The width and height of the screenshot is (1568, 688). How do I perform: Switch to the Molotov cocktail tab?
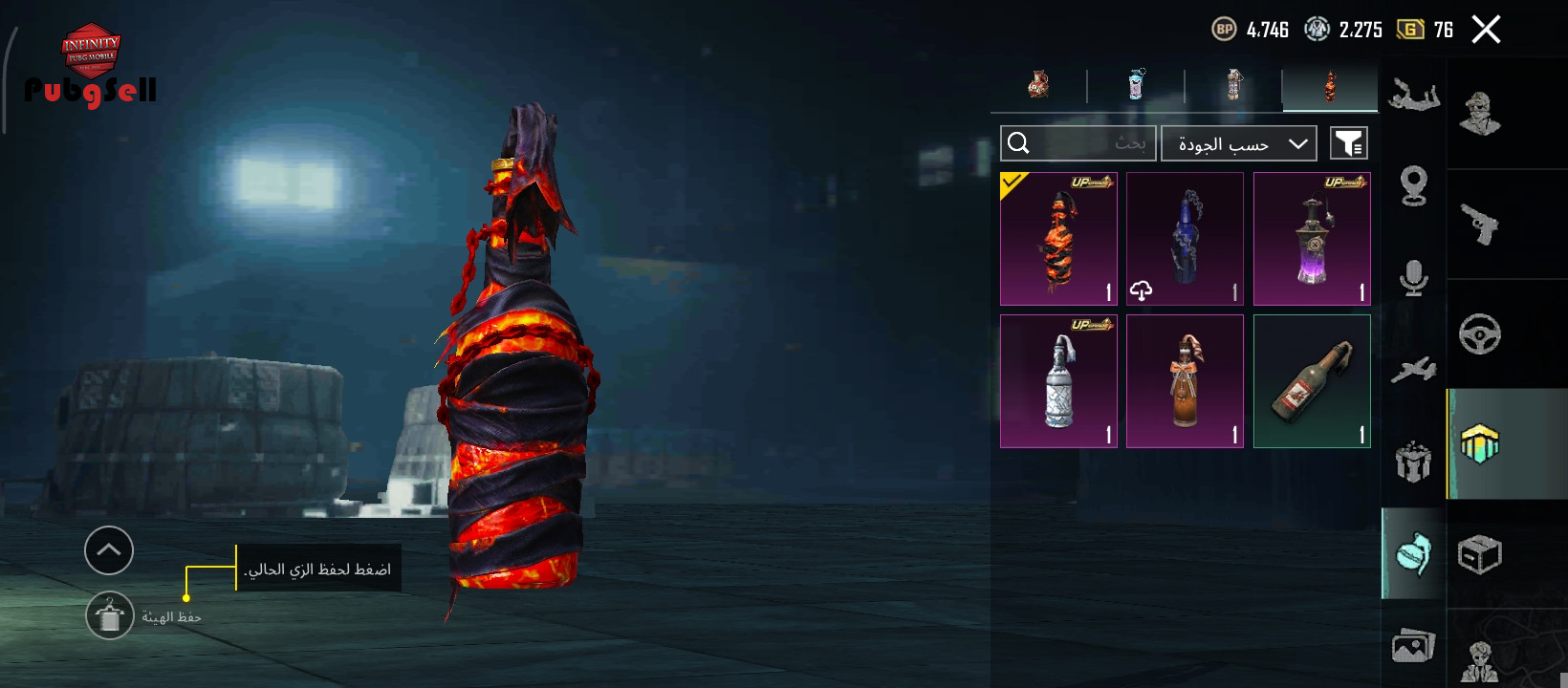coord(1330,86)
